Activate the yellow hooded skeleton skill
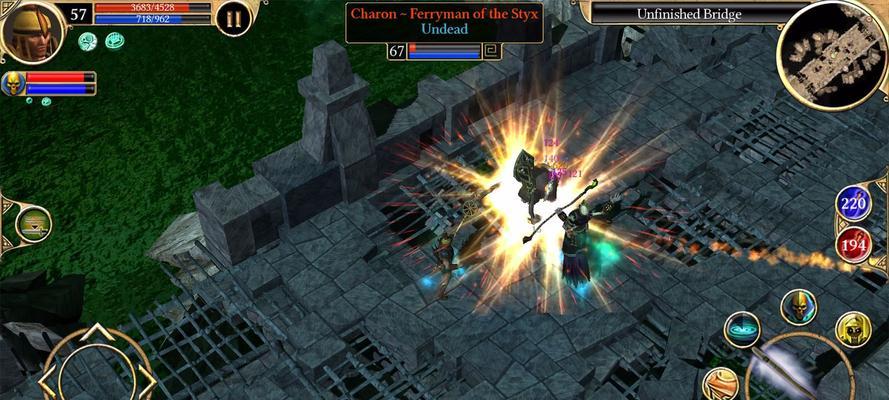This screenshot has width=889, height=400. [853, 330]
